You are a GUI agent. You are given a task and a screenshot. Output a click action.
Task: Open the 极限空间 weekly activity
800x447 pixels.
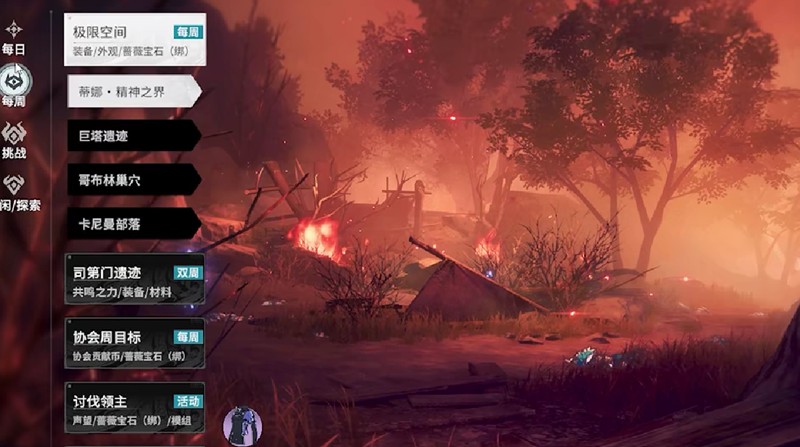135,40
